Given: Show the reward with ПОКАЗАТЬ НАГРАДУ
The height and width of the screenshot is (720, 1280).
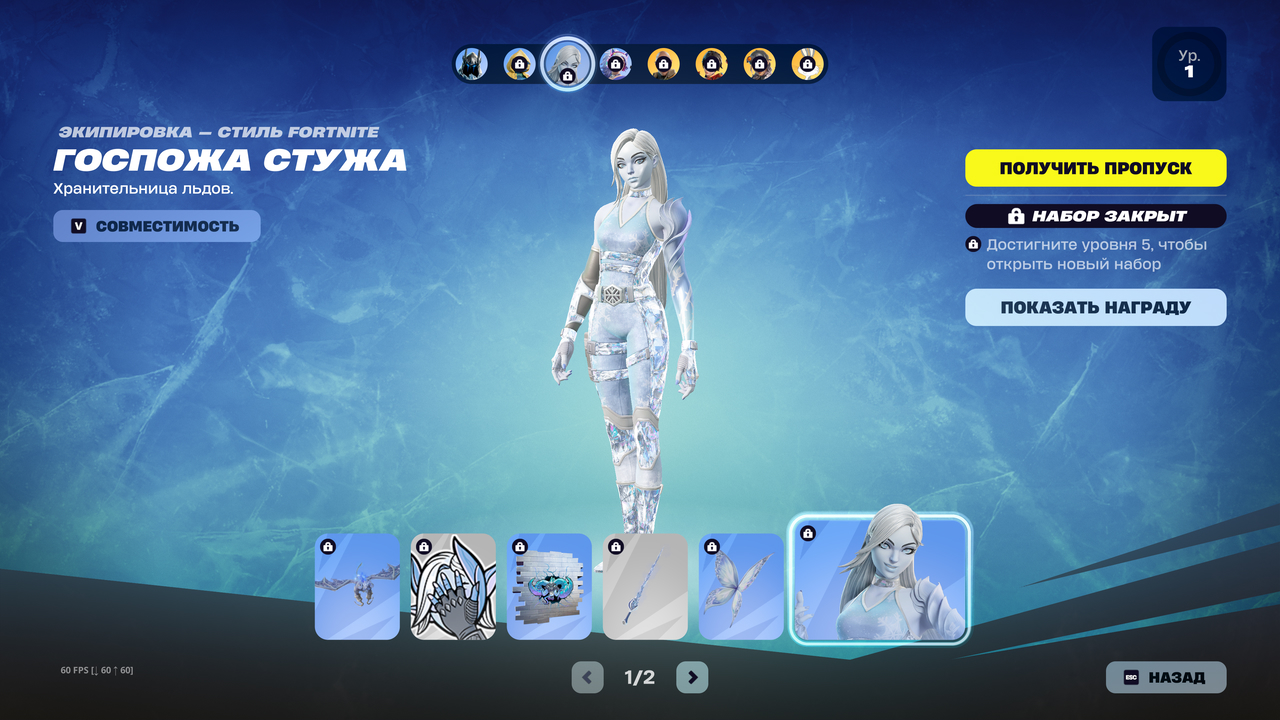Looking at the screenshot, I should point(1095,307).
